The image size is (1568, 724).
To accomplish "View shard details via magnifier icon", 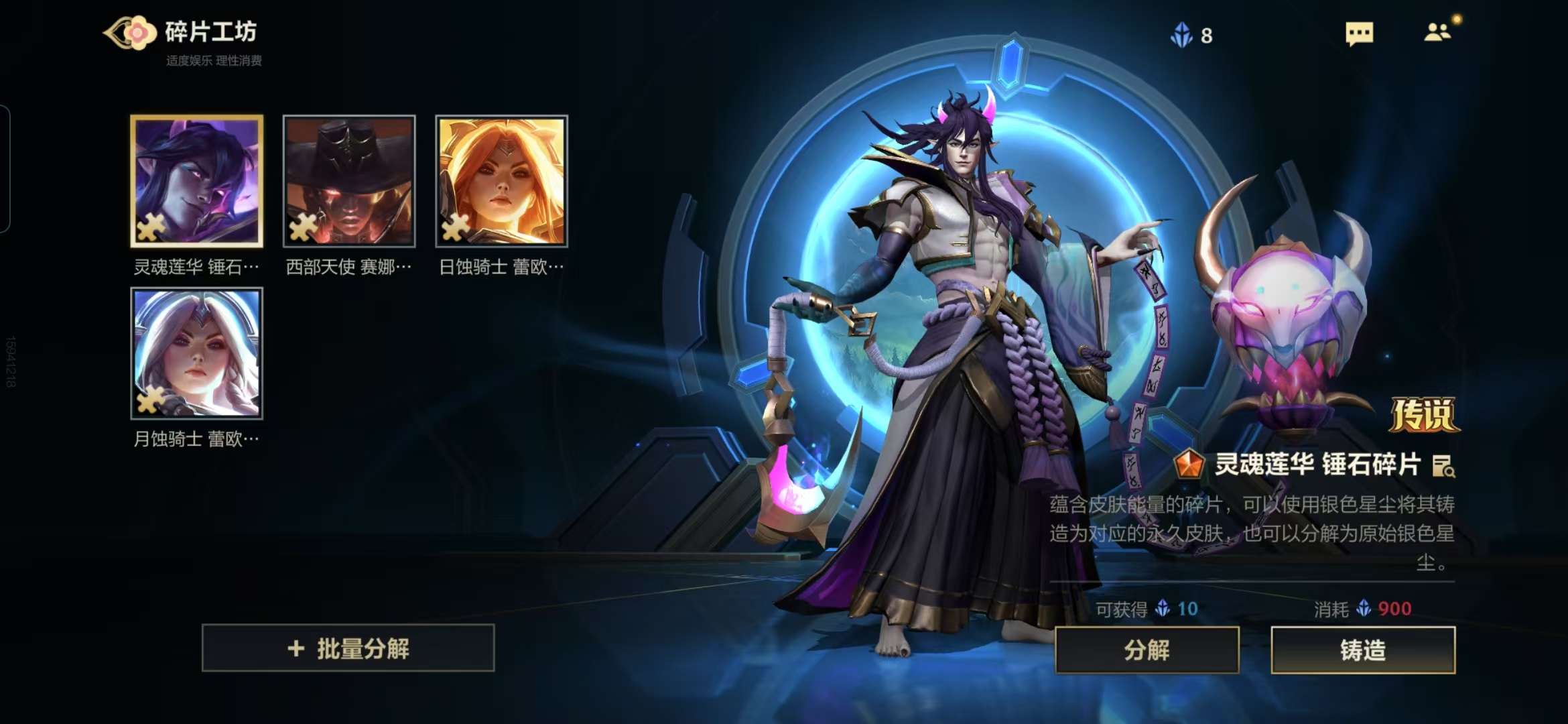I will point(1443,465).
